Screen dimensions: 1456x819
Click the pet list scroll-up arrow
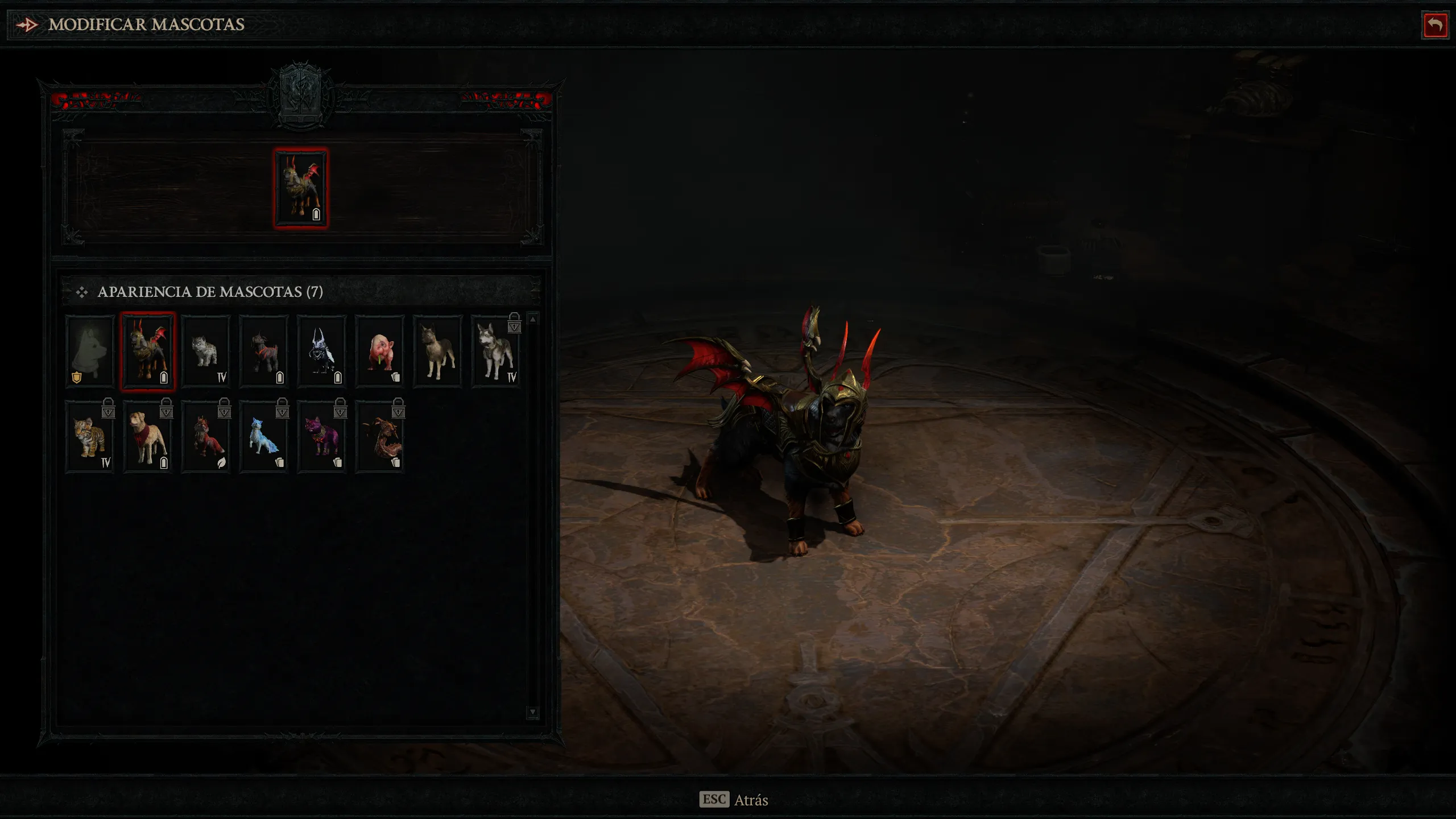[x=533, y=320]
